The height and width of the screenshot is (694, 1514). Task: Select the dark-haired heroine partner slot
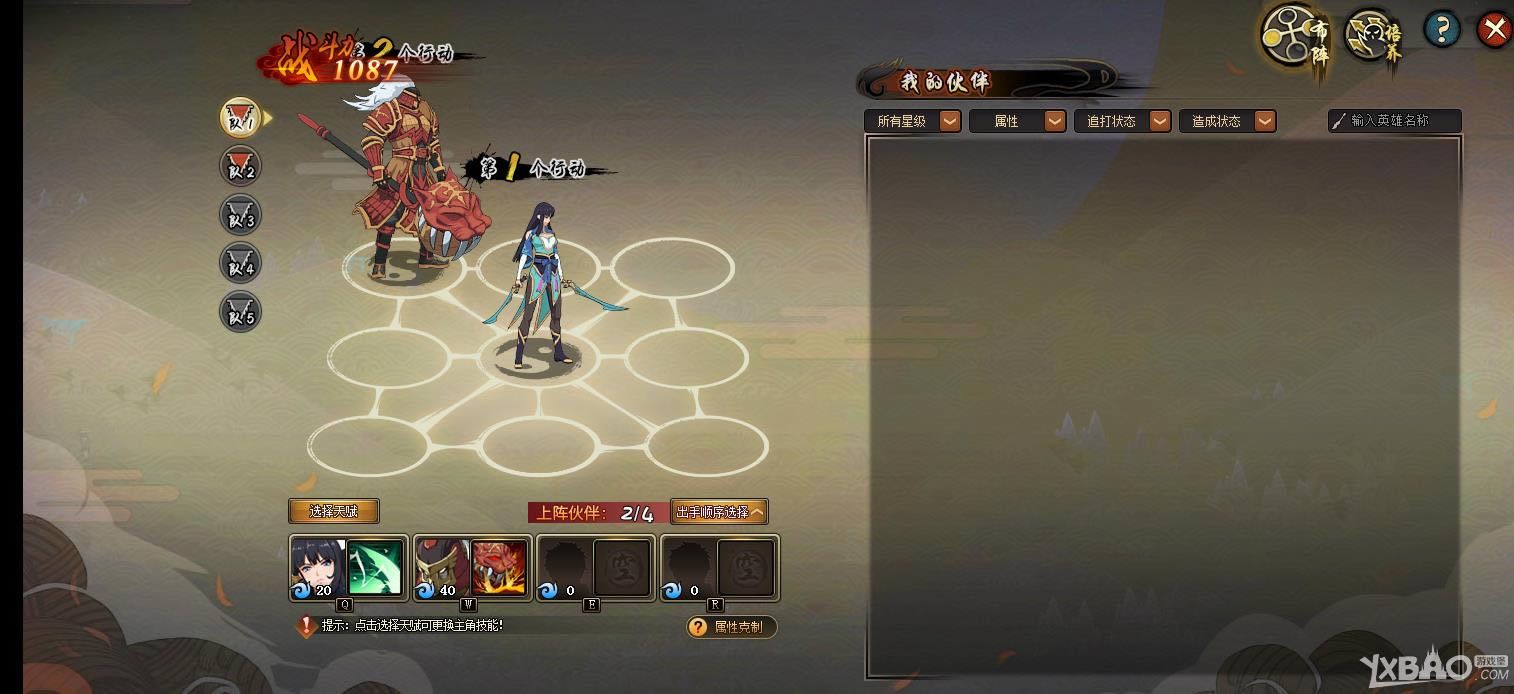(347, 568)
